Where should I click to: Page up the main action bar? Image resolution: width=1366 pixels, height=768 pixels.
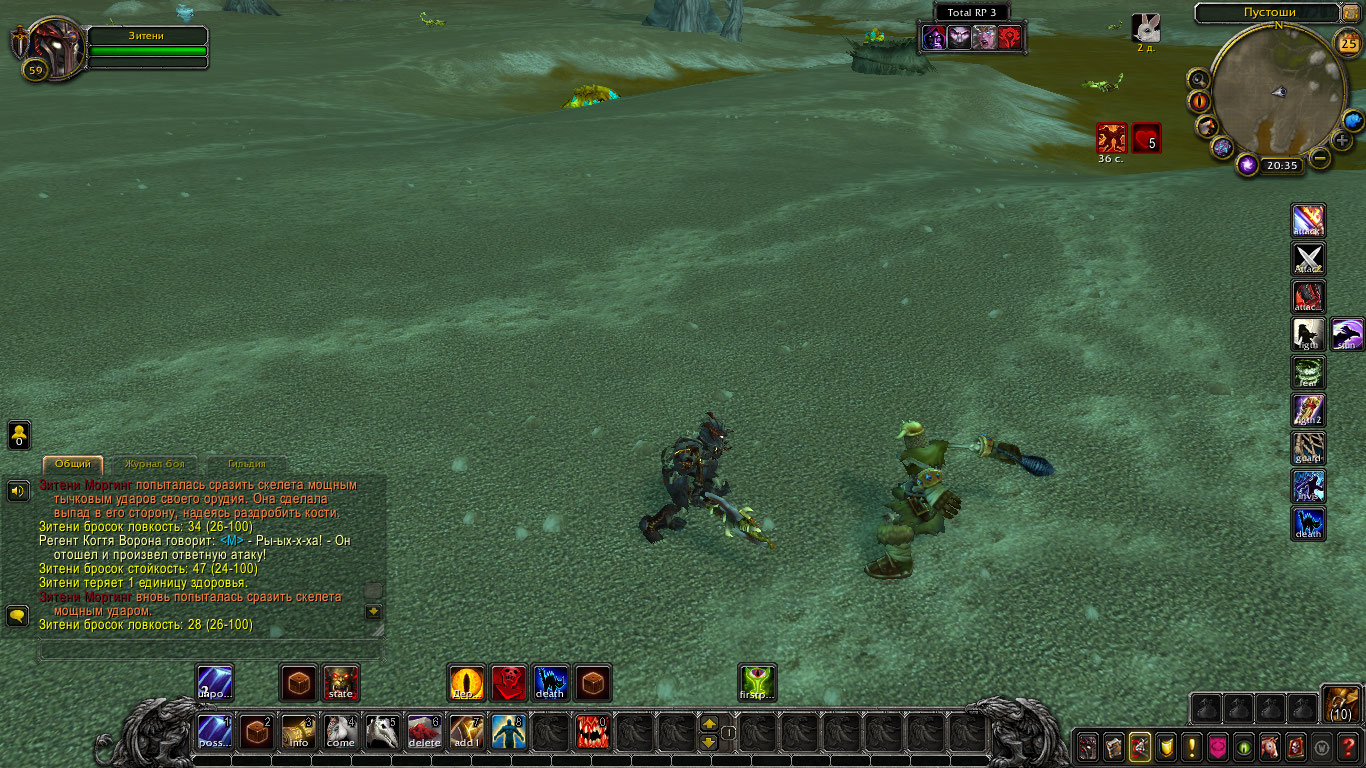[709, 723]
